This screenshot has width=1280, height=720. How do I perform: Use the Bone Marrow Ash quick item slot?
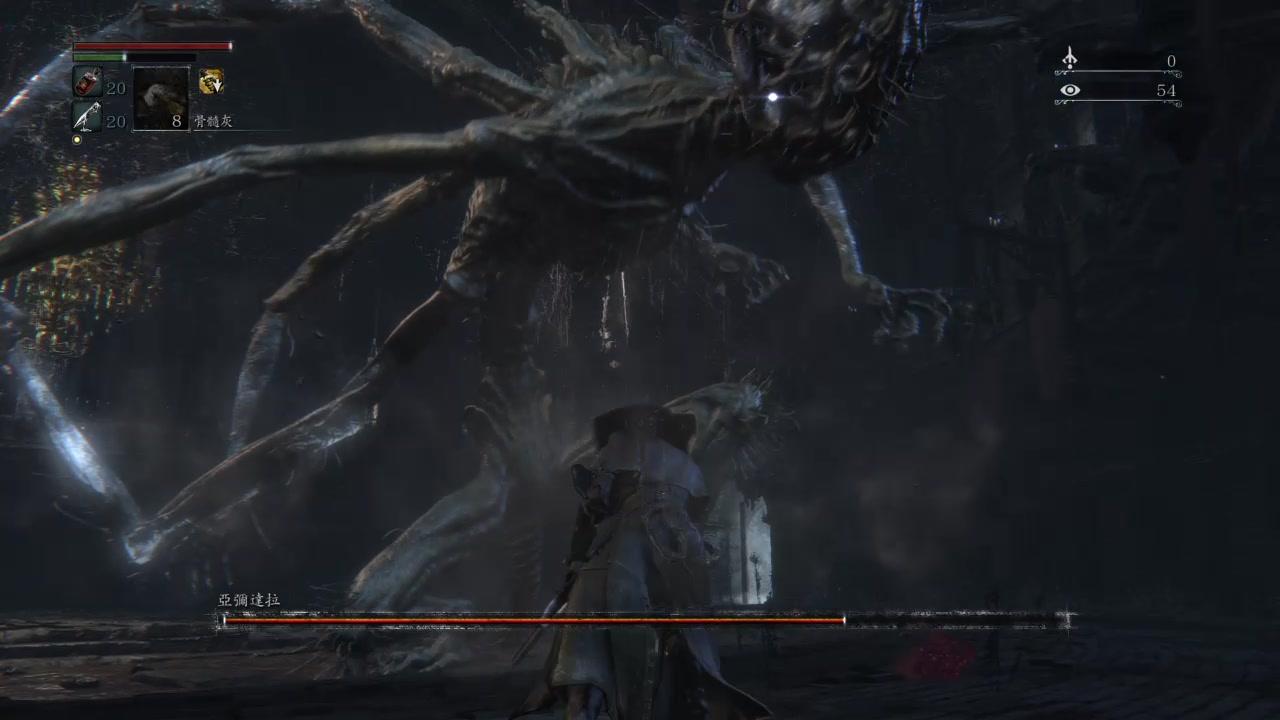161,98
